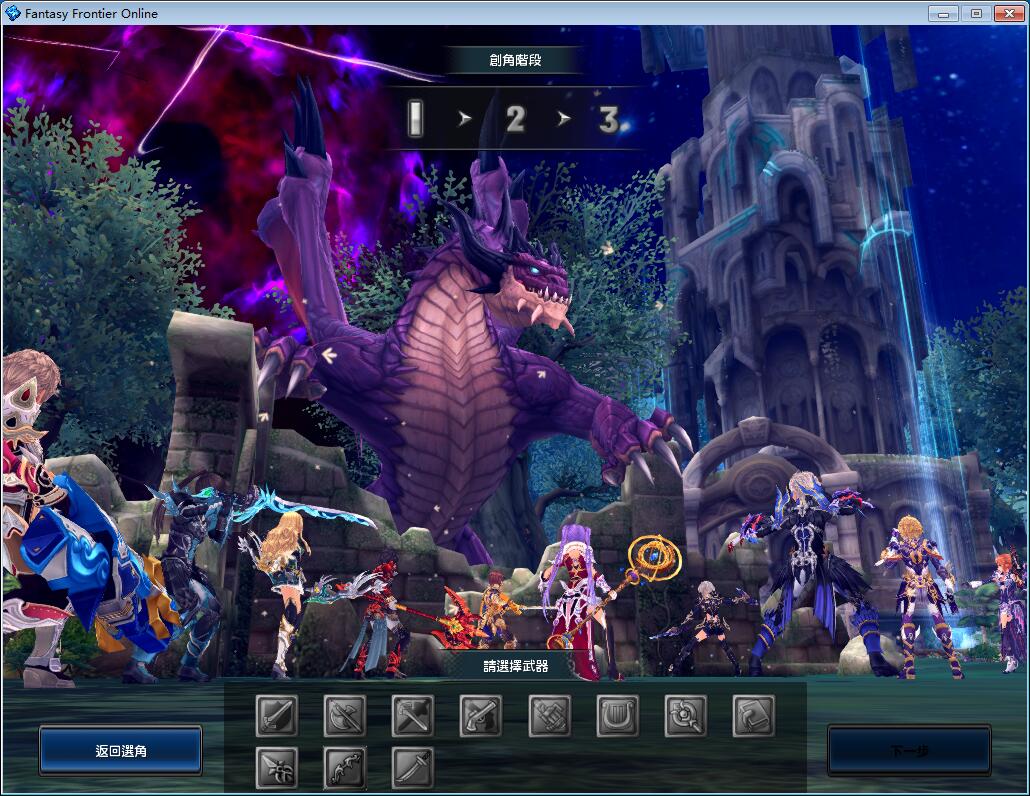The width and height of the screenshot is (1030, 796).
Task: Click the 返回選角 button
Action: (121, 751)
